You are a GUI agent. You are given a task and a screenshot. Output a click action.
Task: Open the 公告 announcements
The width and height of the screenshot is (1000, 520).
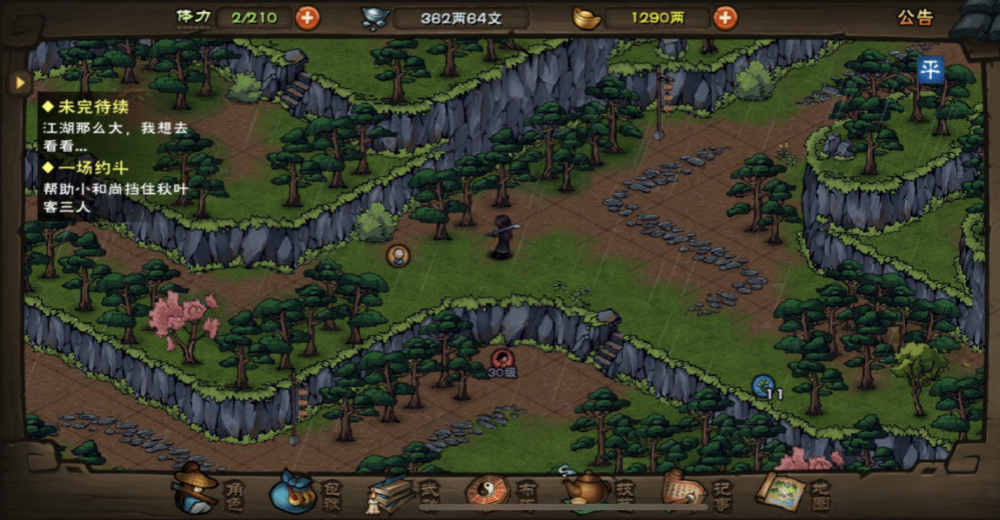pyautogui.click(x=915, y=17)
